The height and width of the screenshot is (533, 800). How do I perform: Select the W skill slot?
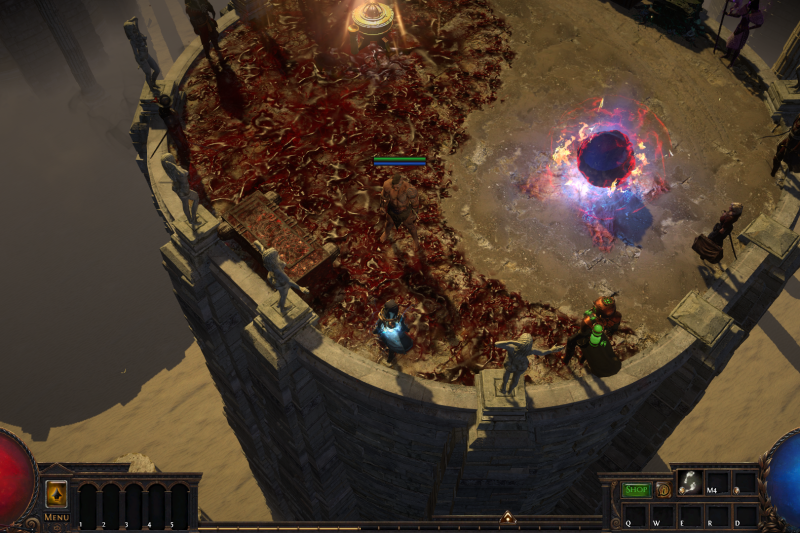[x=662, y=515]
